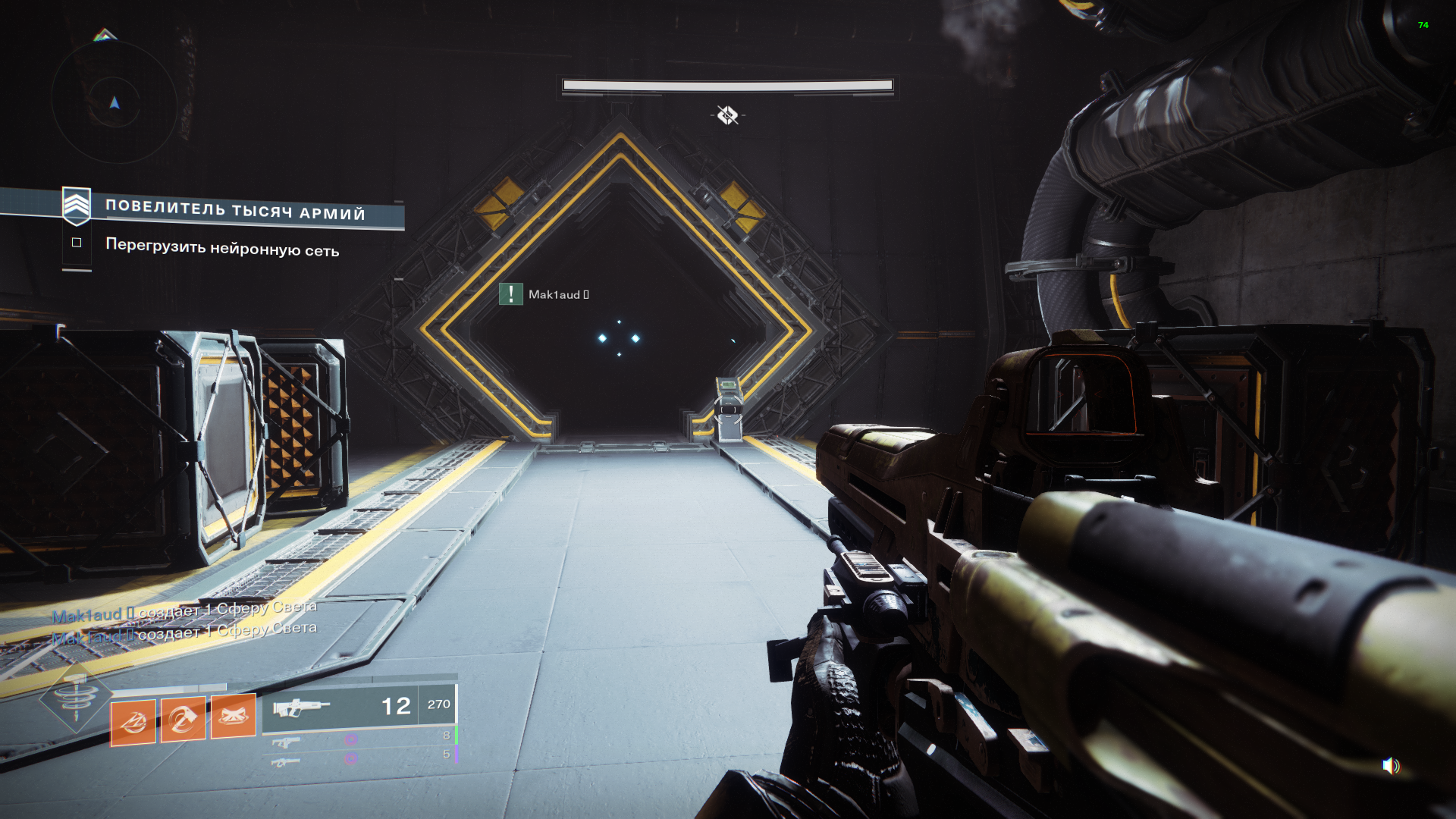Tick the «Перегрузить нейронную сеть» objective box

click(77, 243)
